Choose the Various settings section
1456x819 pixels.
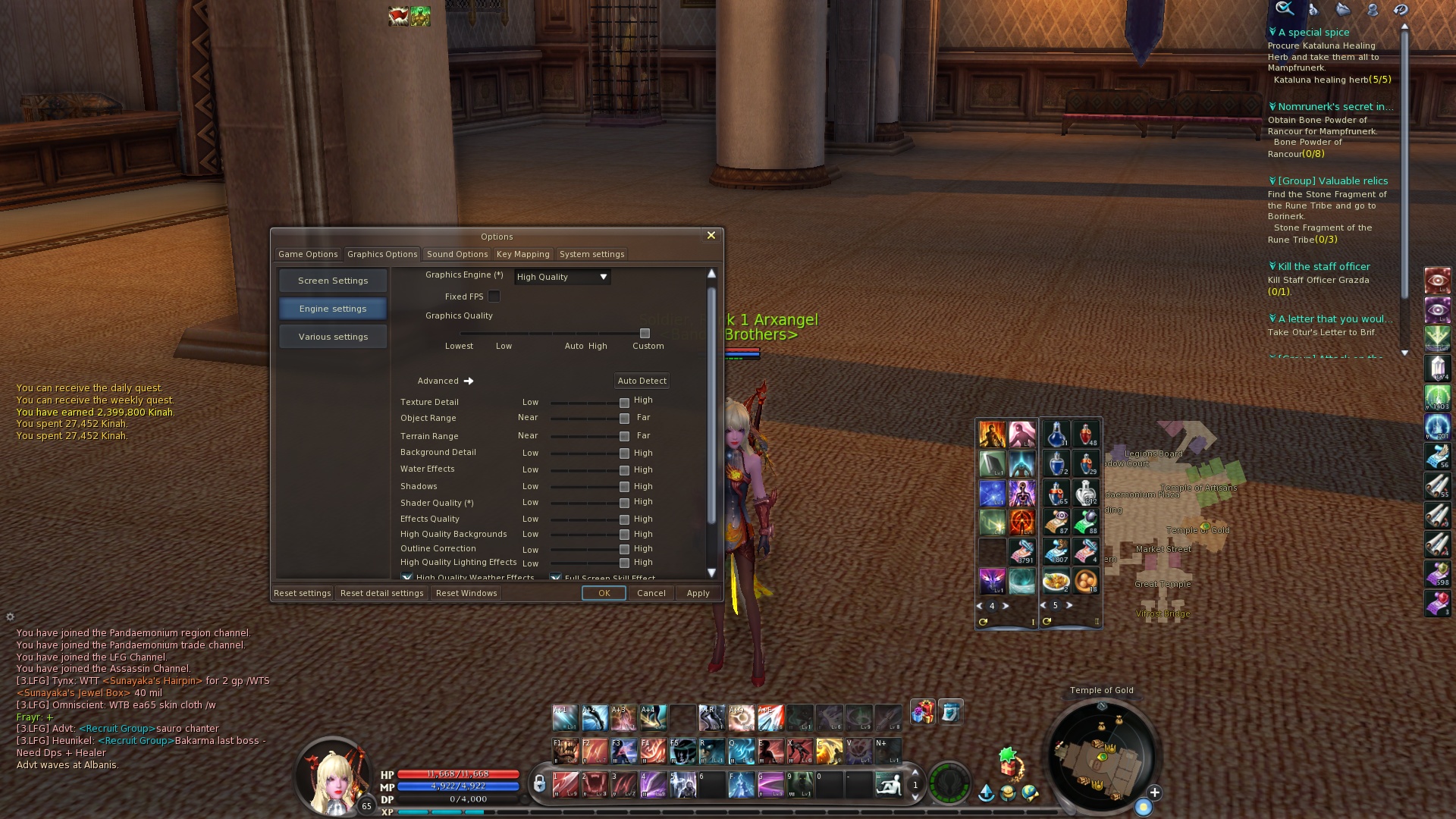(x=333, y=337)
